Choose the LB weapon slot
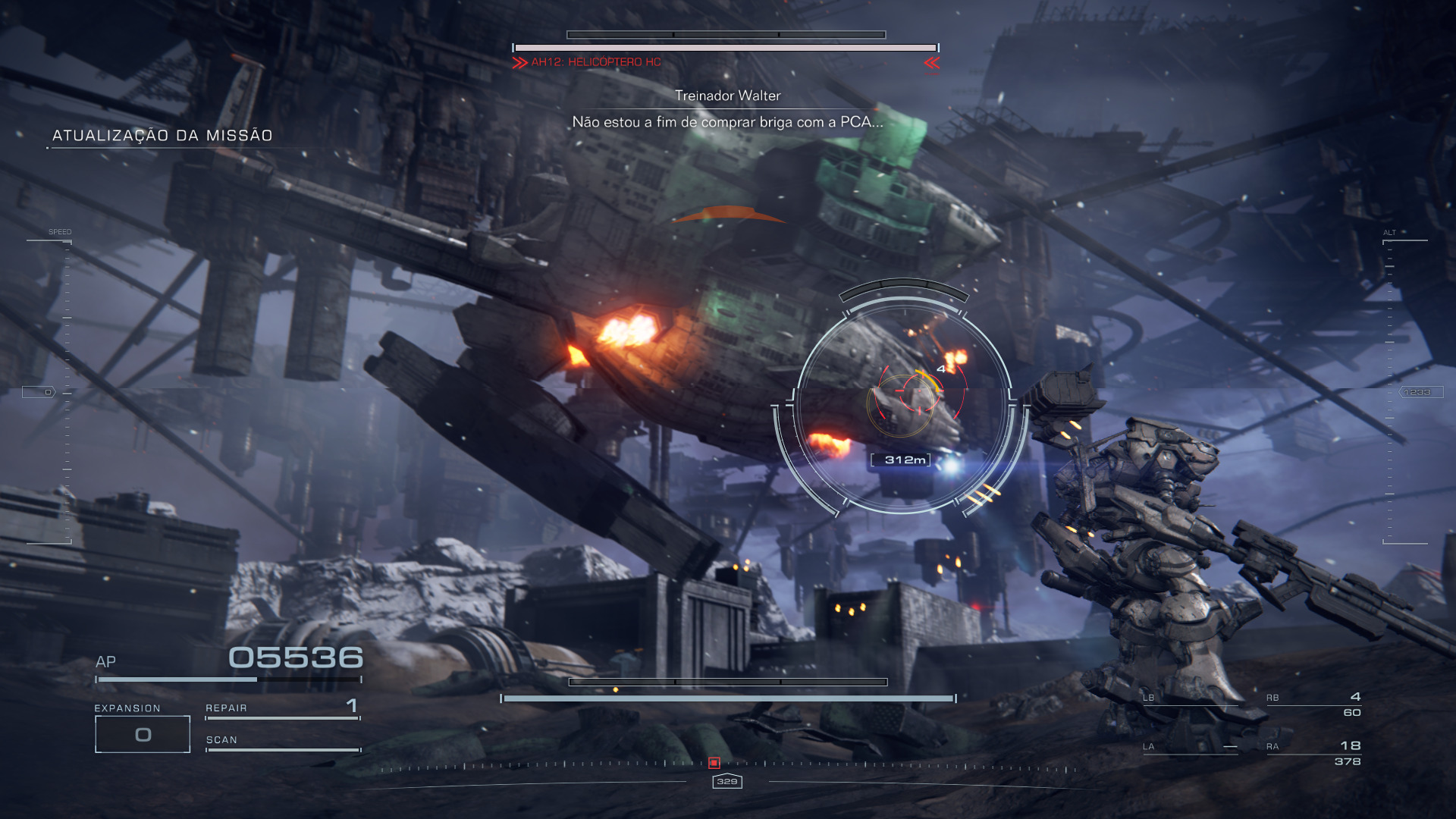Viewport: 1456px width, 819px height. click(x=1190, y=698)
